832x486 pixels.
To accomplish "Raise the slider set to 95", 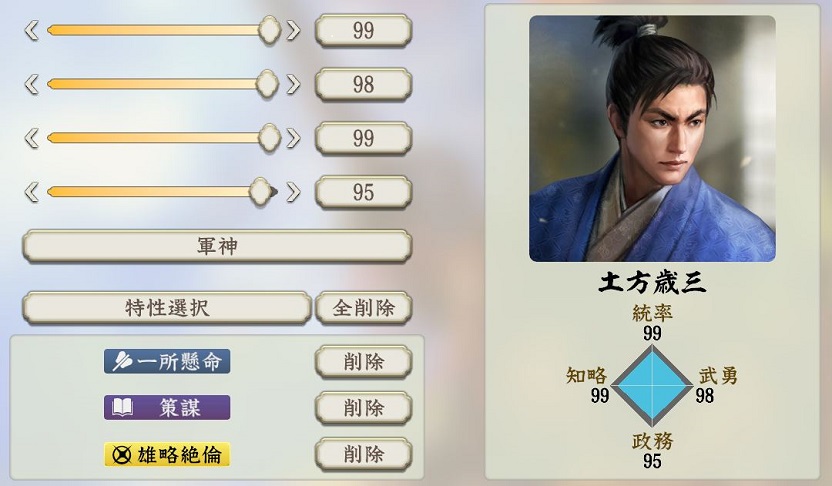I will click(293, 191).
